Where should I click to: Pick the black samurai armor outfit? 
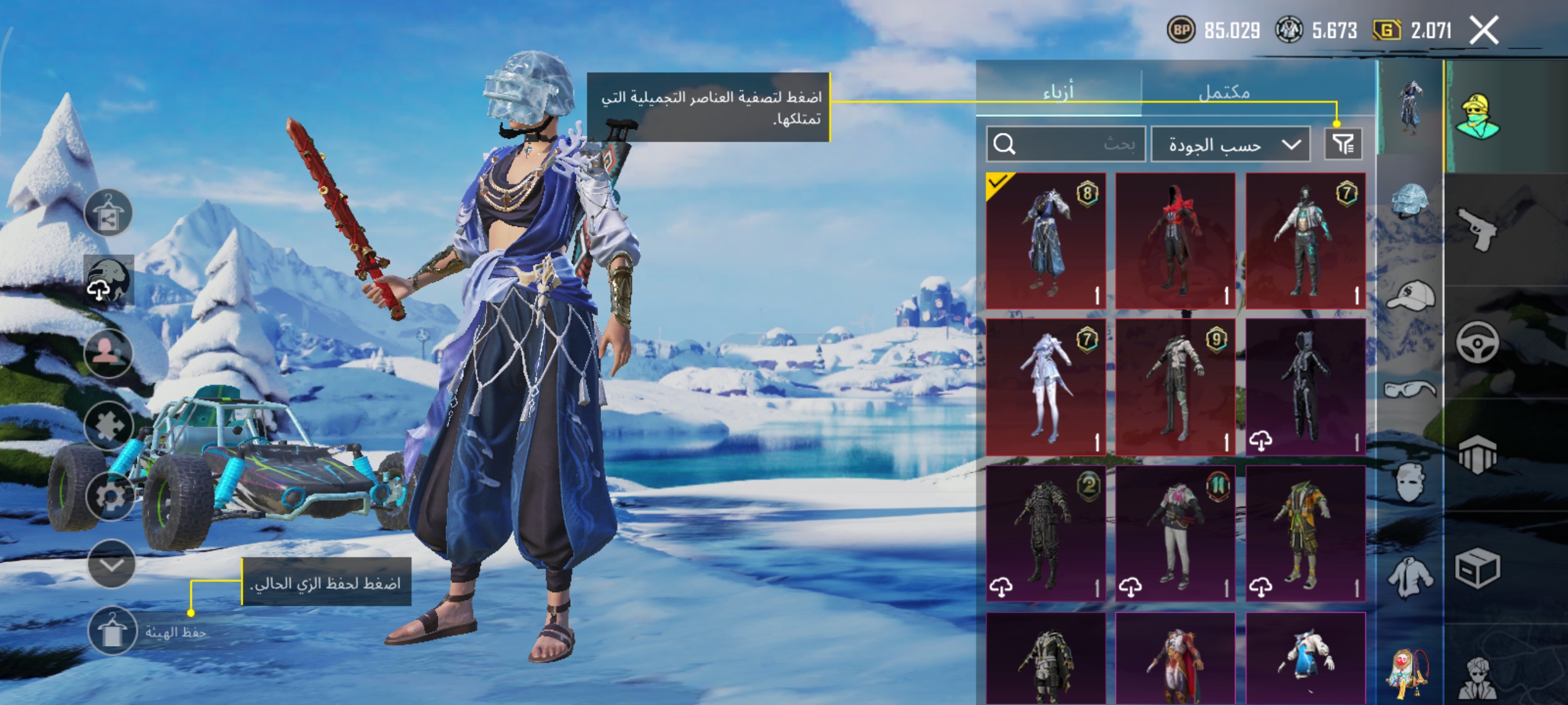tap(1046, 533)
